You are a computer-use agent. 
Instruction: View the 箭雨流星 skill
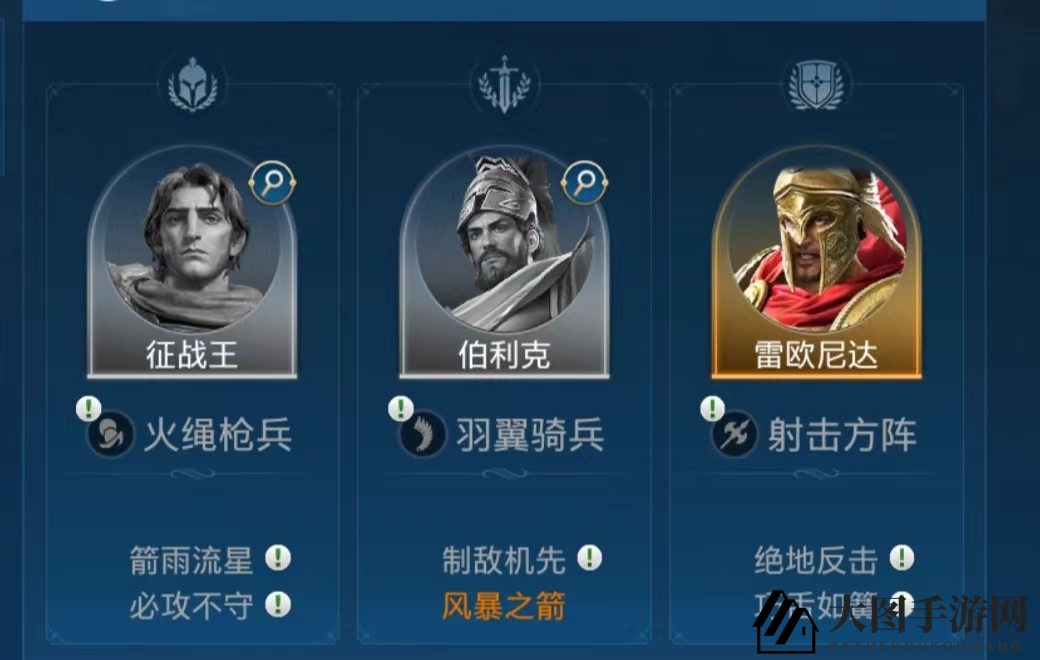coord(192,560)
